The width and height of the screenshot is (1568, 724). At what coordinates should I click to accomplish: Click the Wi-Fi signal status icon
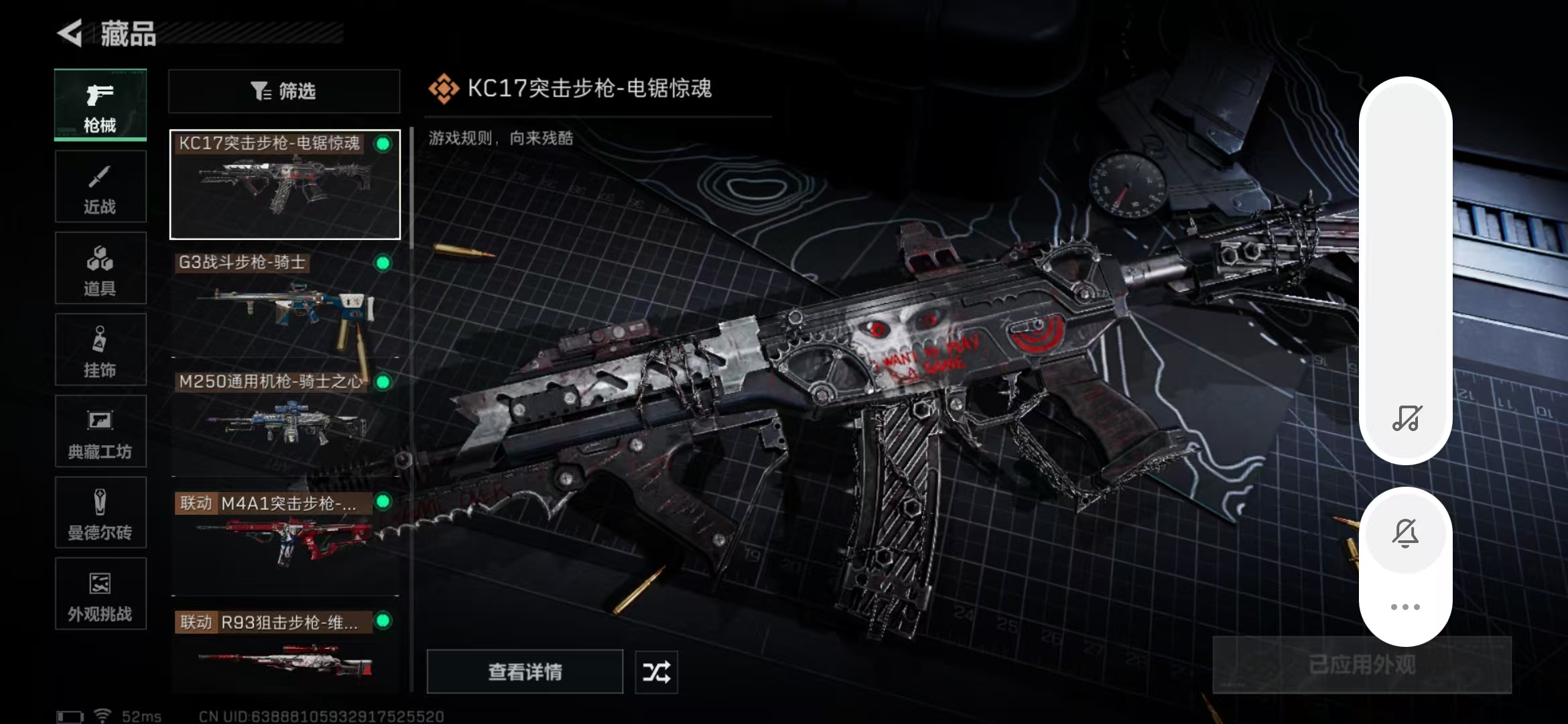[102, 714]
